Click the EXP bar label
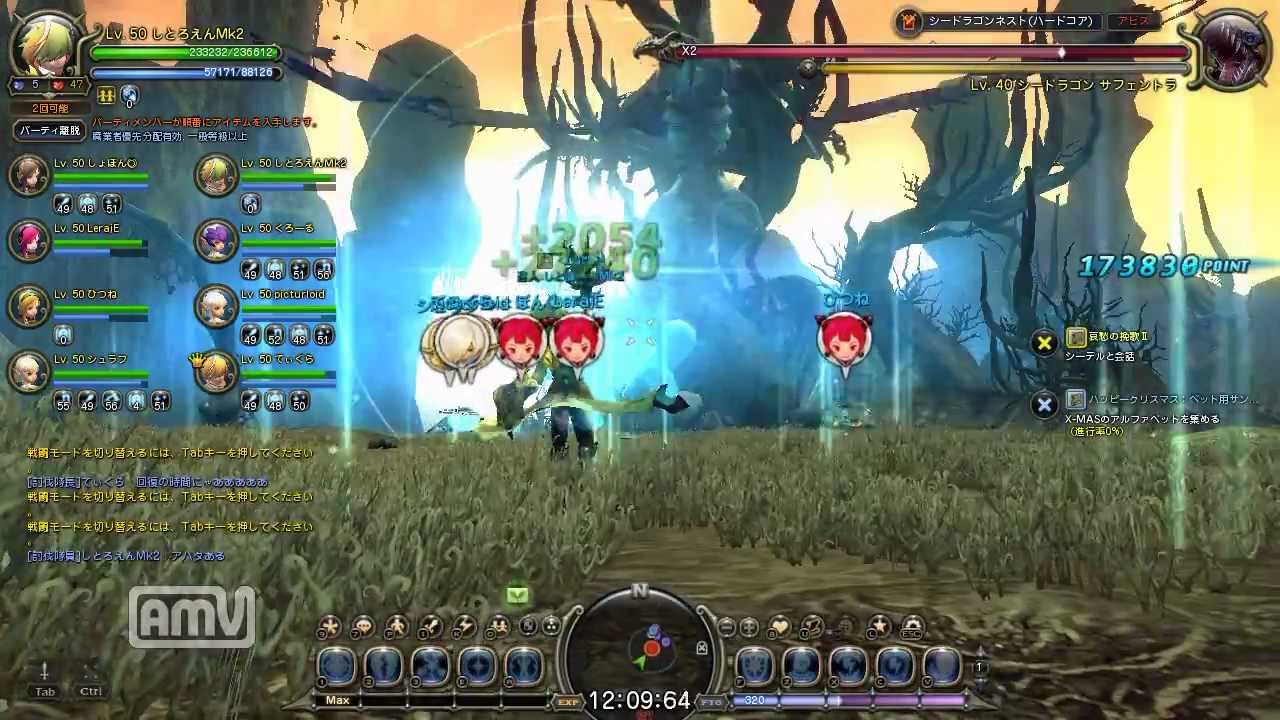The width and height of the screenshot is (1280, 720). point(568,702)
